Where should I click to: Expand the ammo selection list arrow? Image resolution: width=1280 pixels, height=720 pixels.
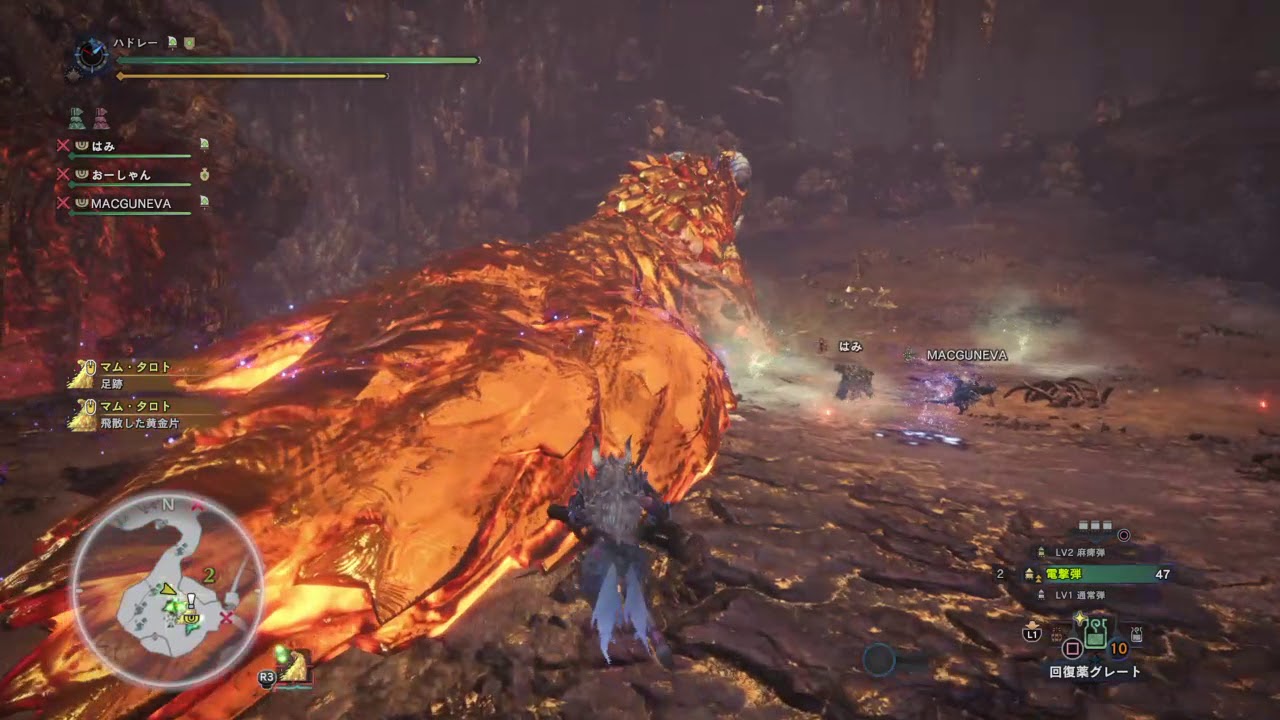click(1094, 542)
